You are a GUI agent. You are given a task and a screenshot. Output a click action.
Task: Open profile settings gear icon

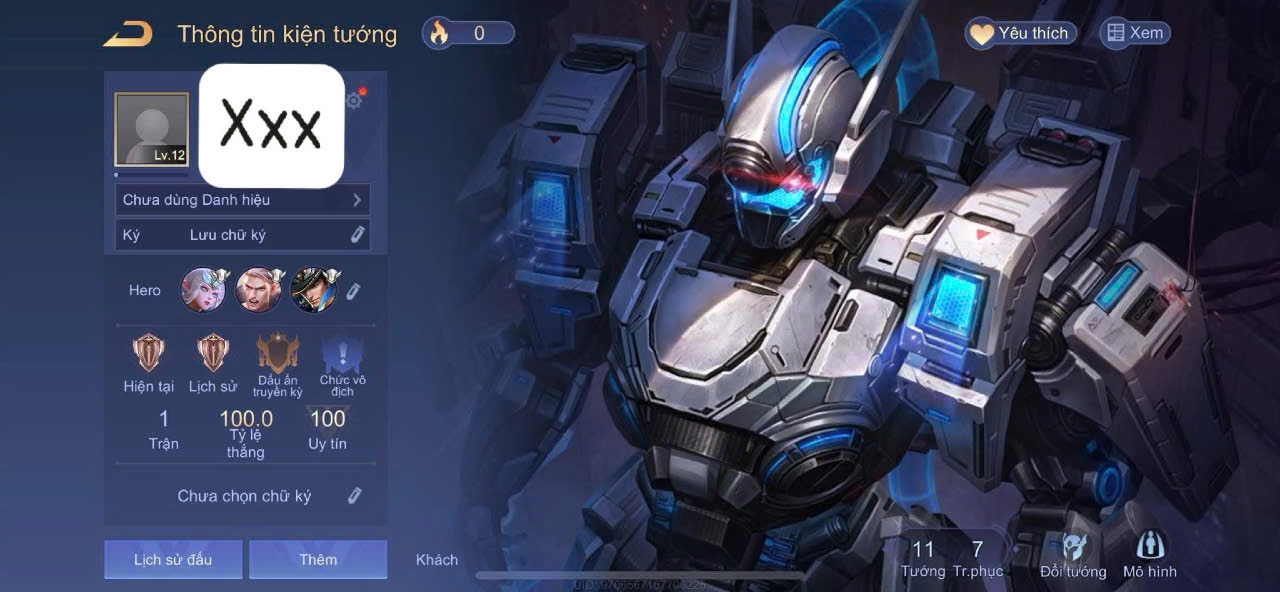click(x=354, y=100)
